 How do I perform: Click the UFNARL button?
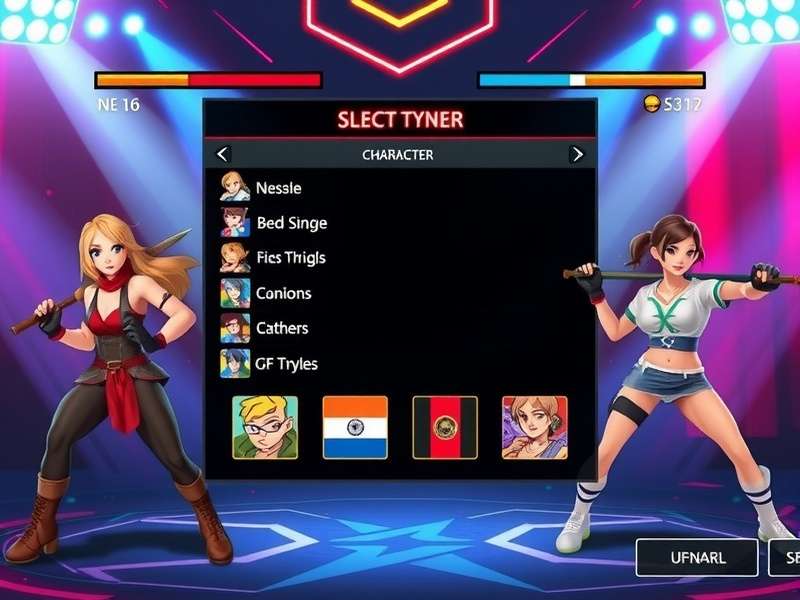[x=697, y=557]
